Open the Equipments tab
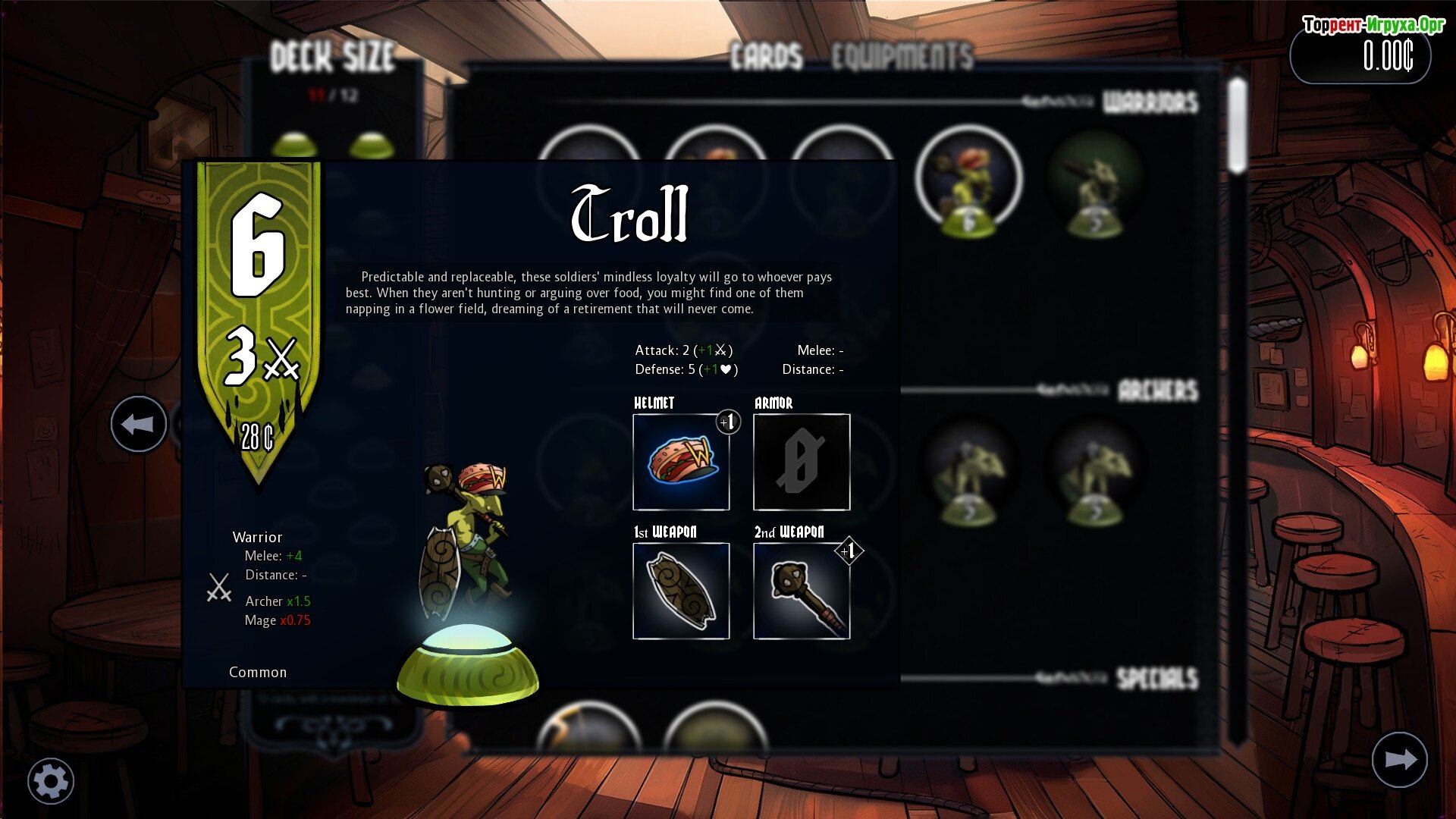 [x=902, y=57]
